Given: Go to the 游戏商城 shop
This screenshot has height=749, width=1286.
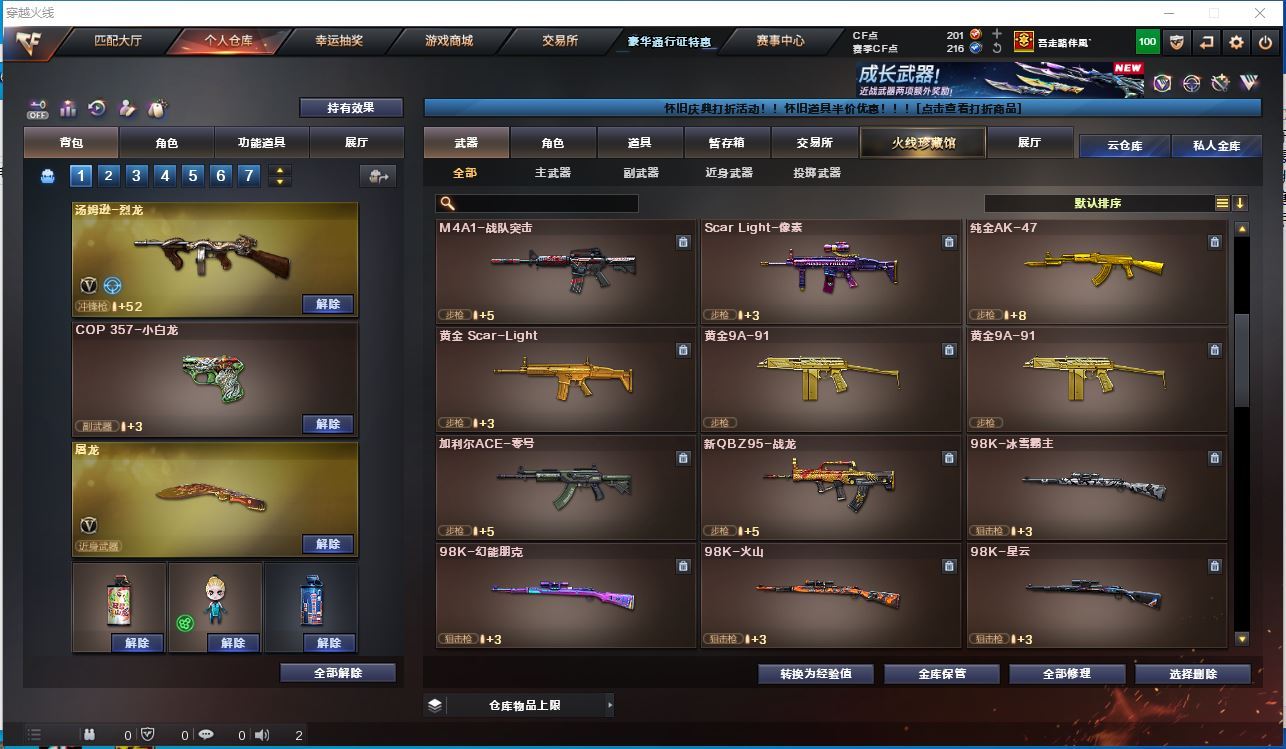Looking at the screenshot, I should tap(449, 41).
